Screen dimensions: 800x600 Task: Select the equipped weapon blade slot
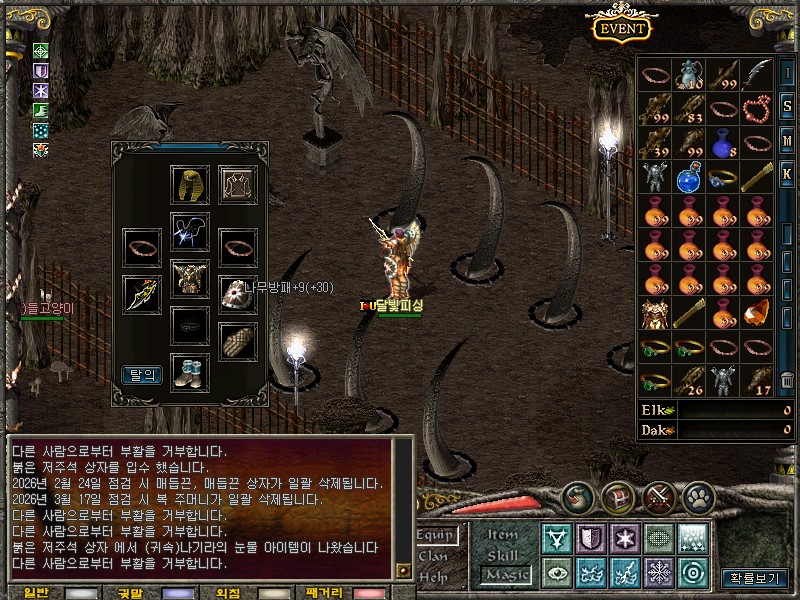pos(142,294)
